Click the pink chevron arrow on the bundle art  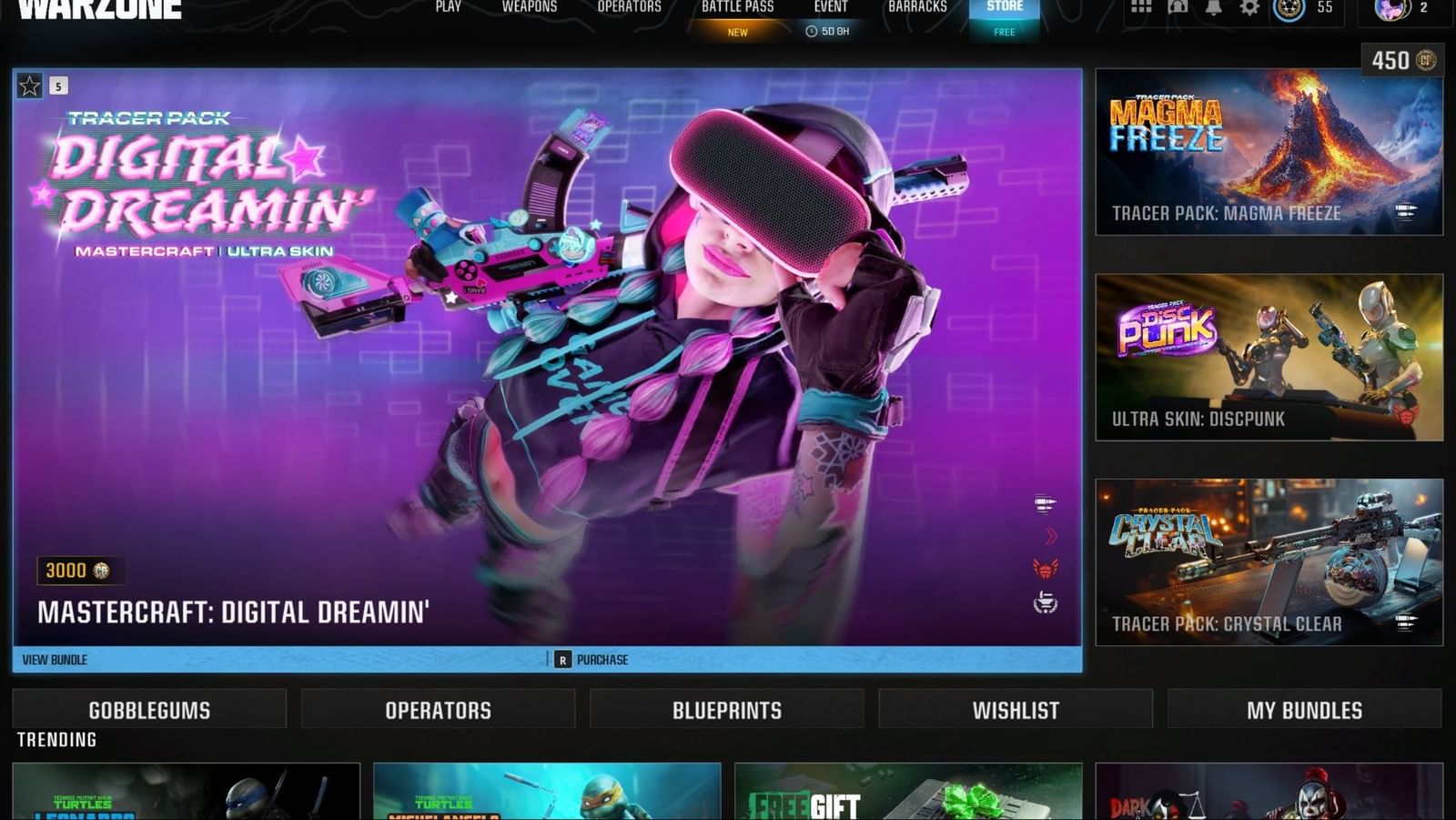click(x=1048, y=535)
